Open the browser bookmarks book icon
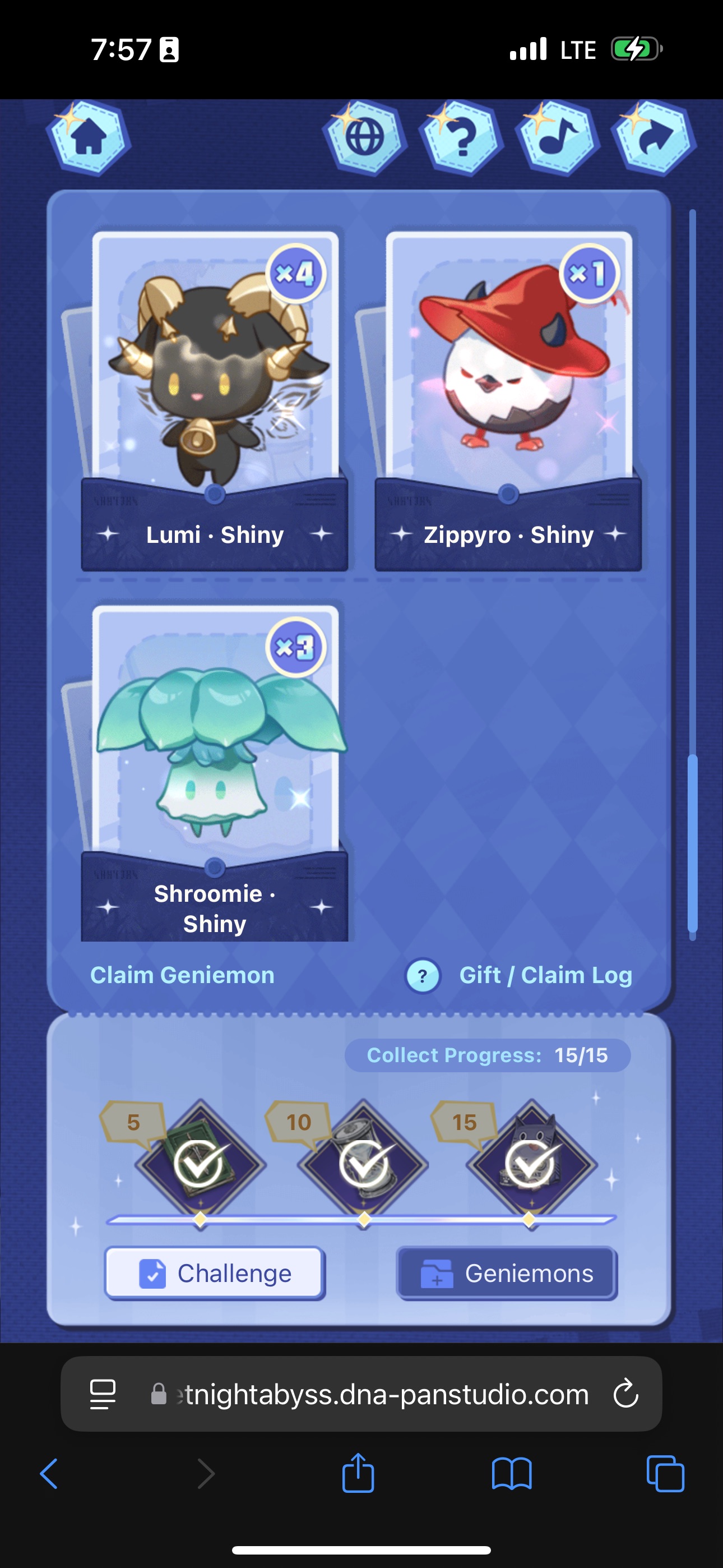Viewport: 723px width, 1568px height. (x=511, y=1474)
